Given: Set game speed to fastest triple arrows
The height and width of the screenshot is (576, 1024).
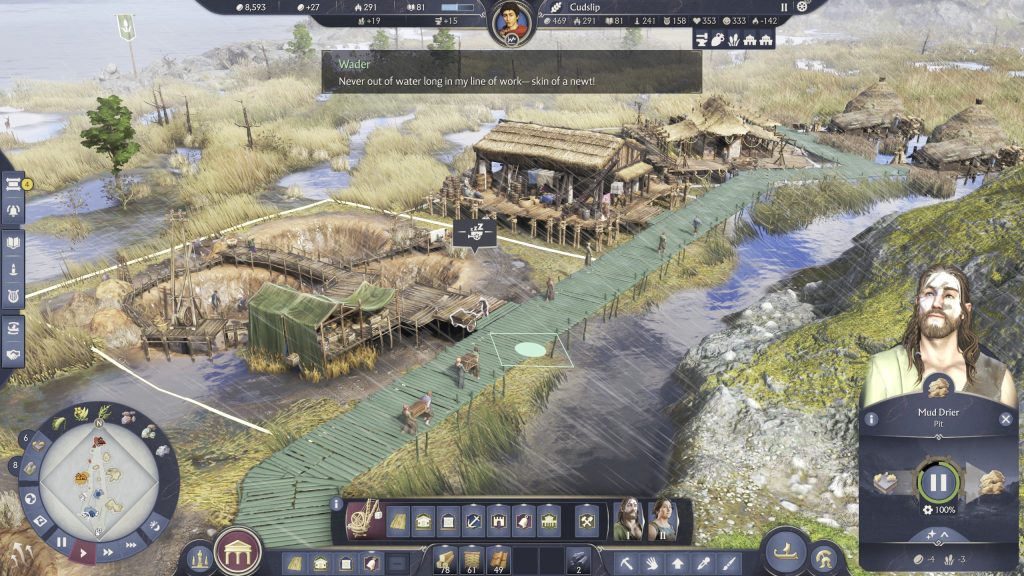Looking at the screenshot, I should 131,544.
